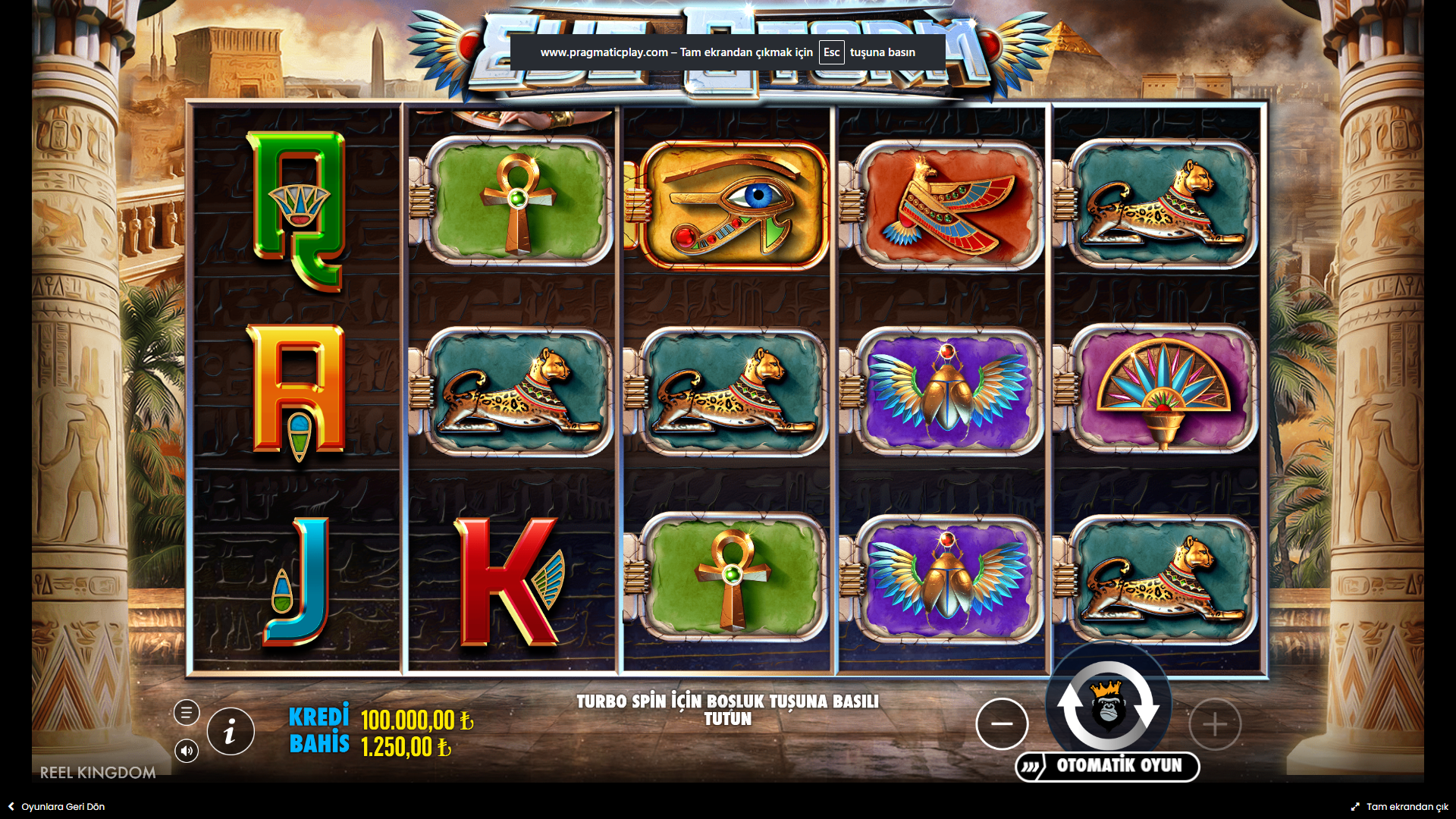Decrease the bet with the minus button
1456x819 pixels.
1002,724
